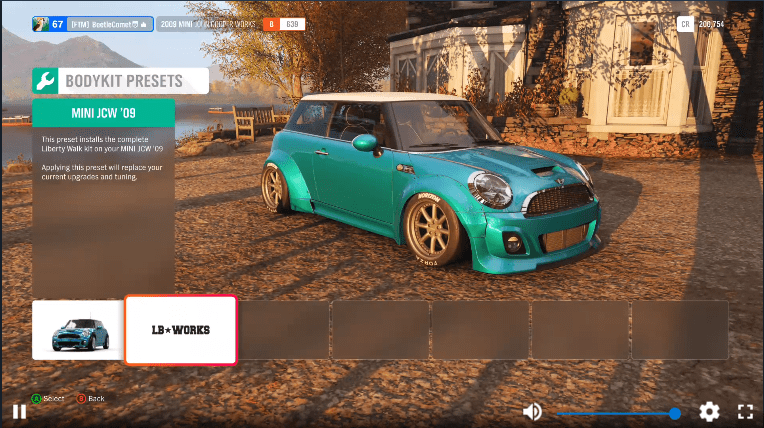Adjust the video volume slider
Image resolution: width=764 pixels, height=428 pixels.
(616, 413)
